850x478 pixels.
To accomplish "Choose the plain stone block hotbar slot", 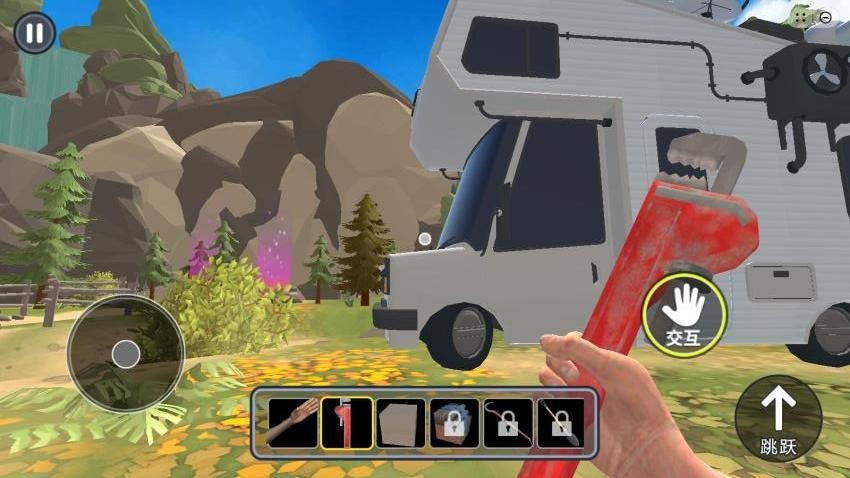I will 400,423.
